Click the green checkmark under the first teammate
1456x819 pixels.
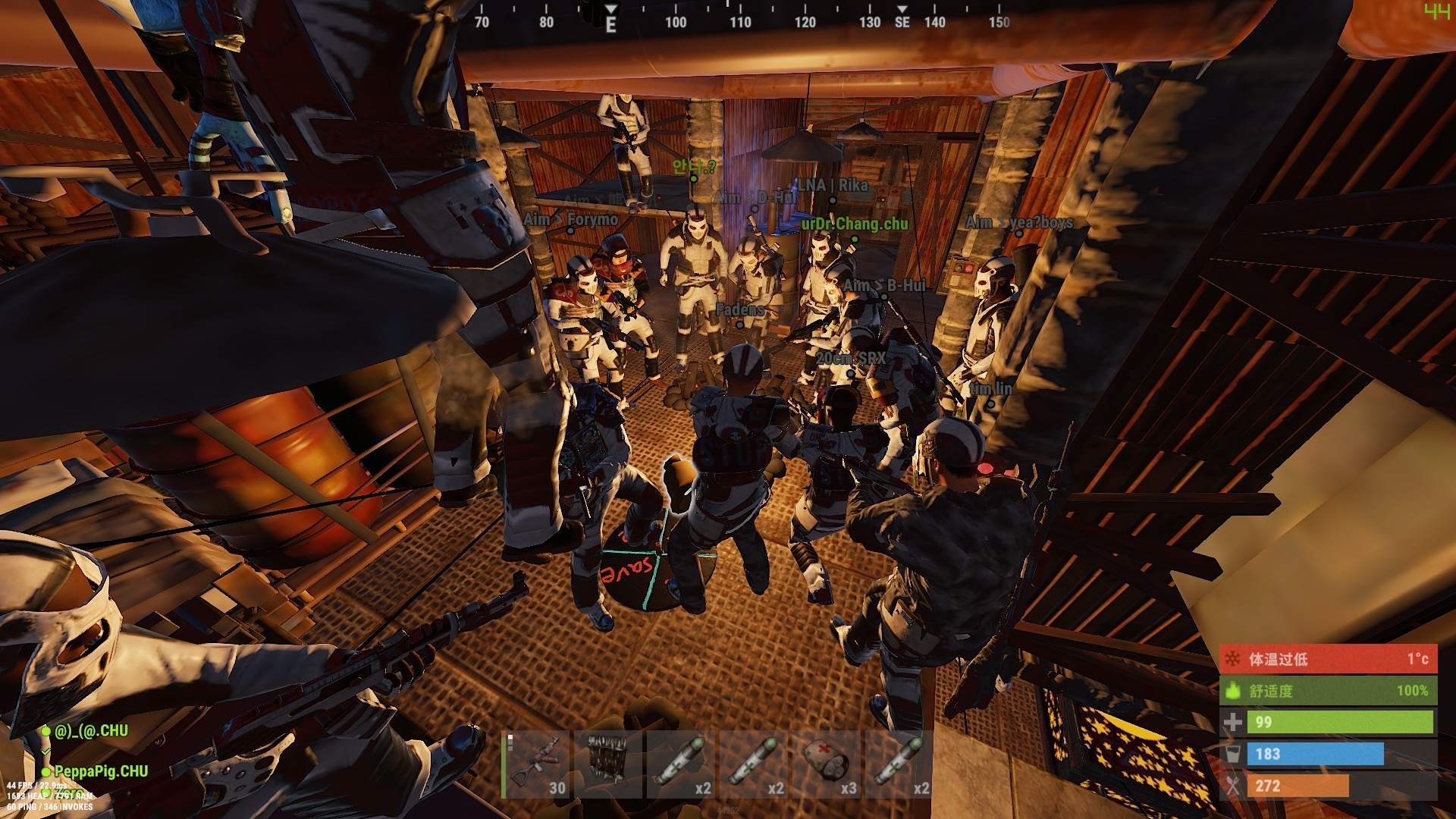click(x=45, y=752)
